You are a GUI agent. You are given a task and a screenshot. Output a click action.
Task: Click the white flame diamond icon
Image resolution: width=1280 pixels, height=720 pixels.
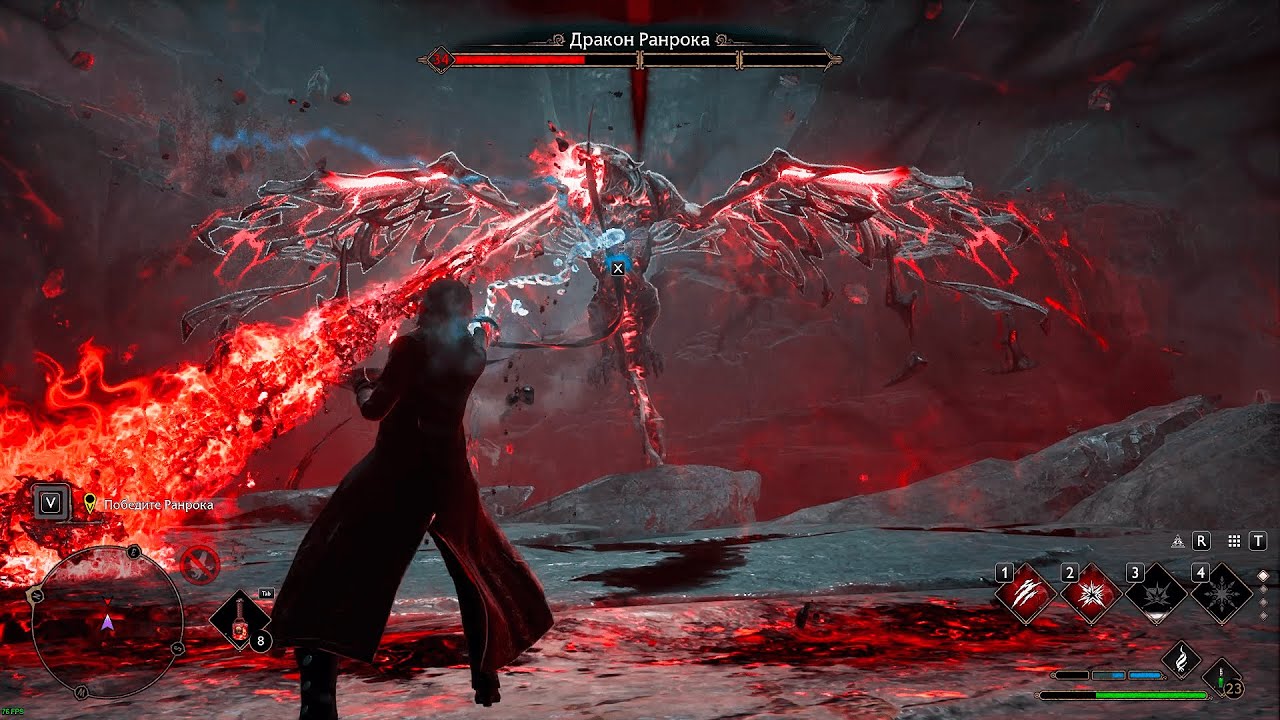(1181, 658)
